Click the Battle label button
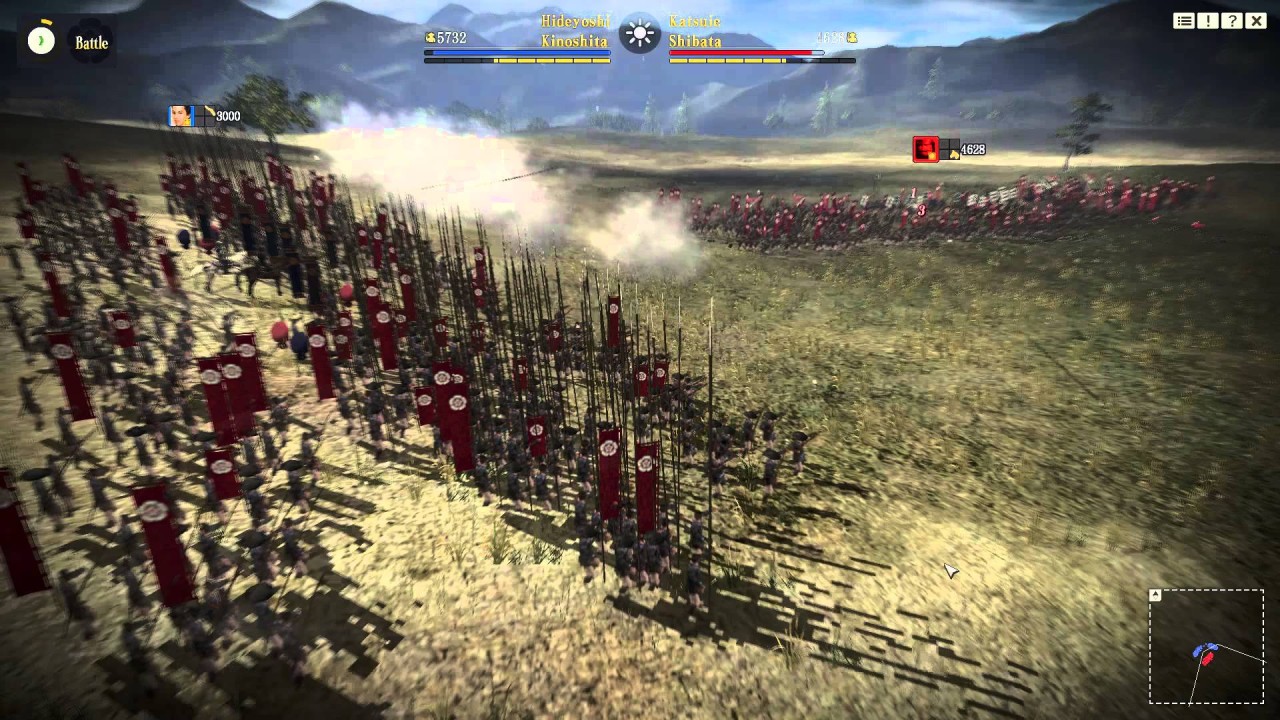Viewport: 1280px width, 720px height. pos(92,43)
